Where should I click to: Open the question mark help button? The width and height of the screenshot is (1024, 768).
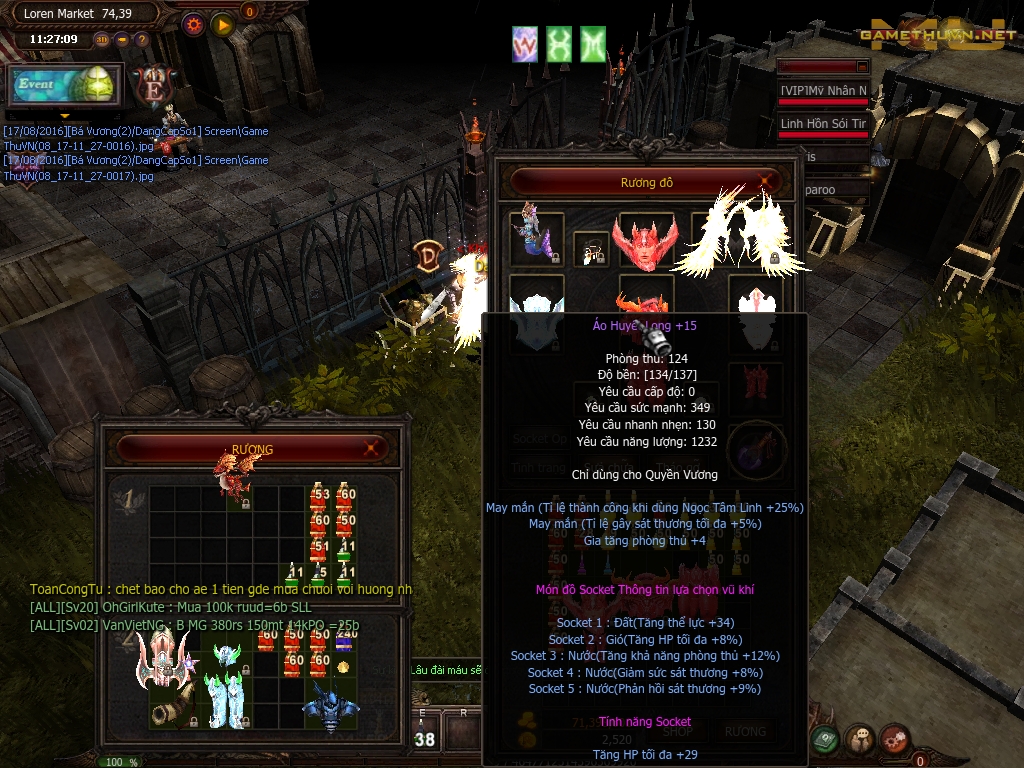[x=142, y=40]
